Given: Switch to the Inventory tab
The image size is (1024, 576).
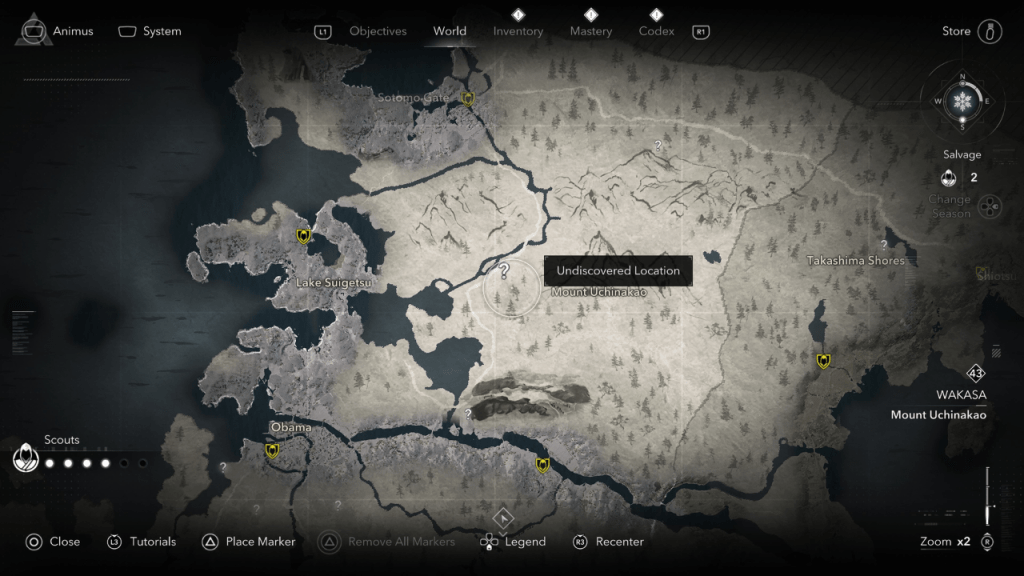Looking at the screenshot, I should point(518,31).
